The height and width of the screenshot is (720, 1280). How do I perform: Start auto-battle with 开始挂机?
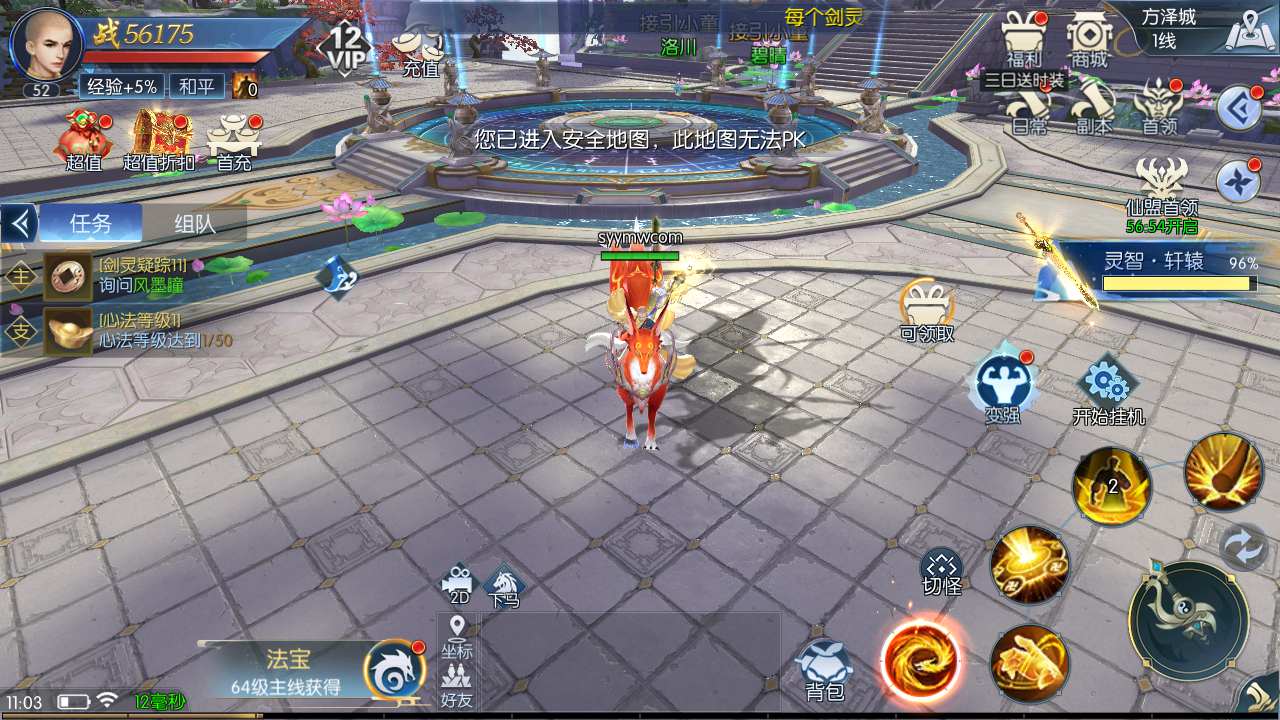coord(1108,392)
